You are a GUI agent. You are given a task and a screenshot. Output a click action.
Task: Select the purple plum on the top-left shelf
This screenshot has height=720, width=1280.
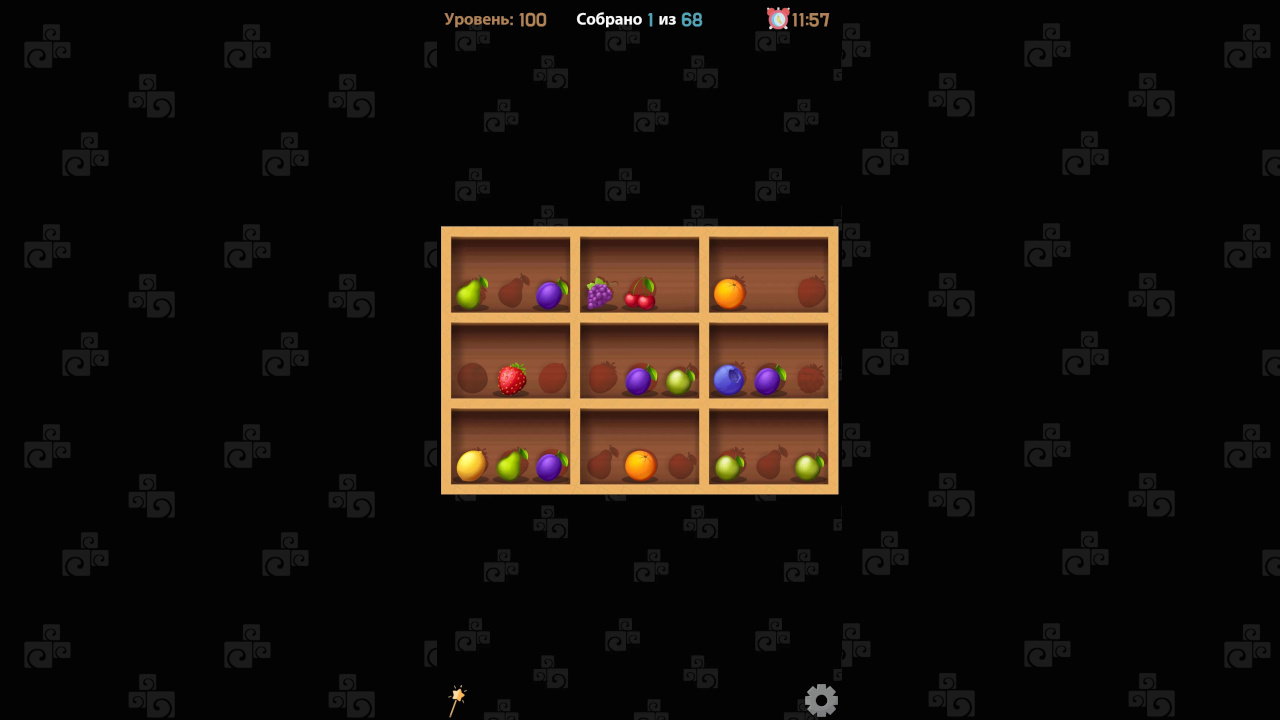tap(550, 296)
